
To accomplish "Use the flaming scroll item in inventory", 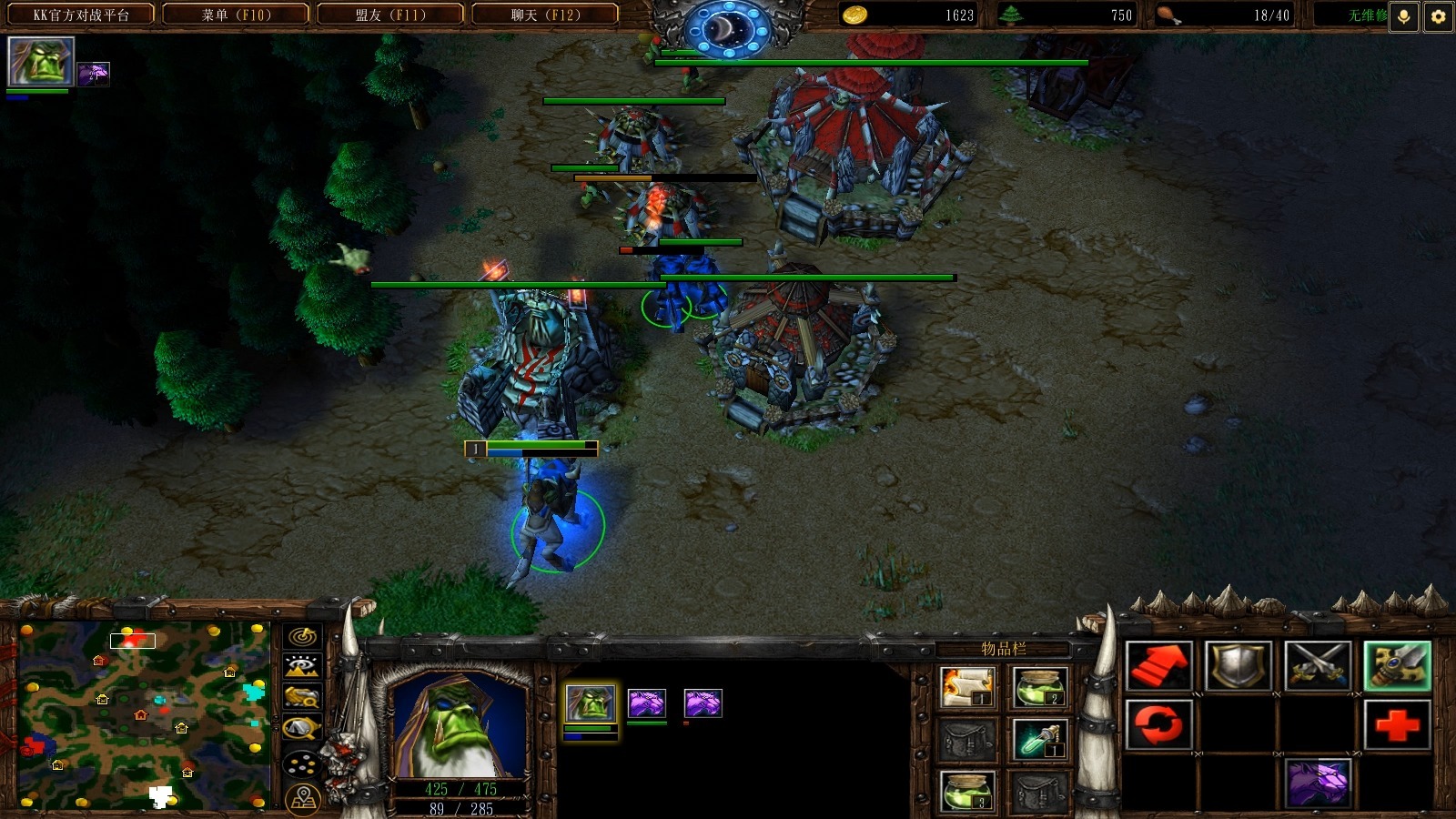I will pos(966,687).
